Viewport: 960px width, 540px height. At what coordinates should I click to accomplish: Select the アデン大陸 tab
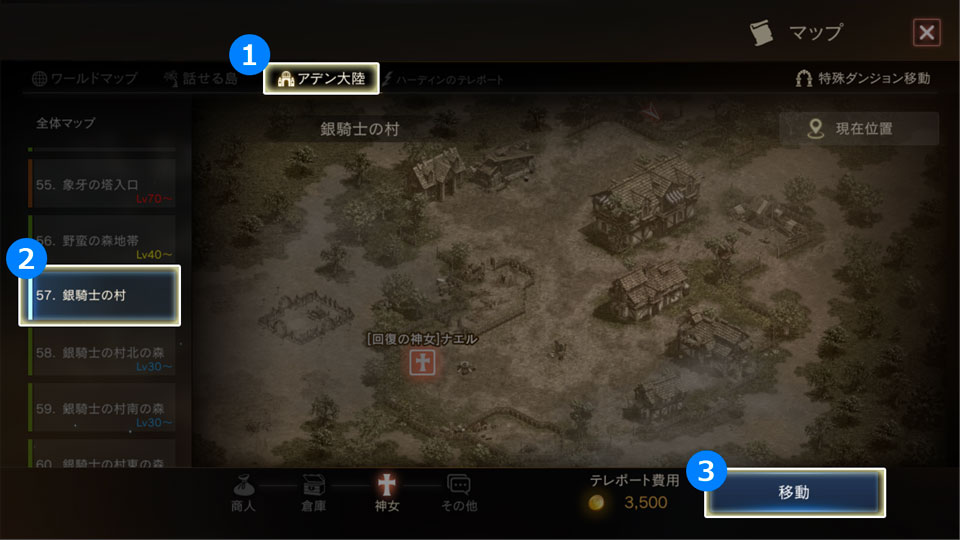click(321, 78)
